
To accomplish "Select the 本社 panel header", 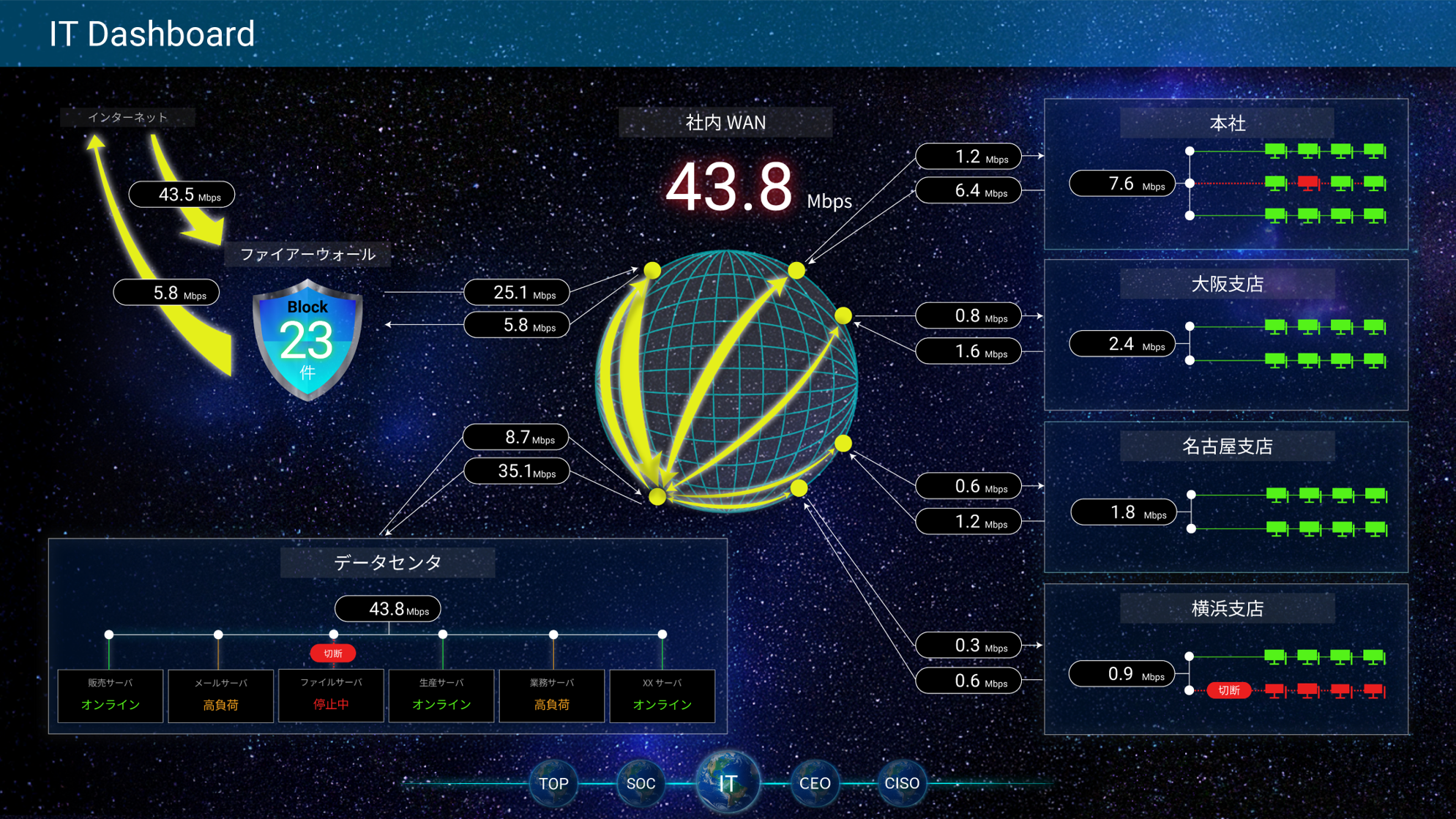I will pos(1227,123).
